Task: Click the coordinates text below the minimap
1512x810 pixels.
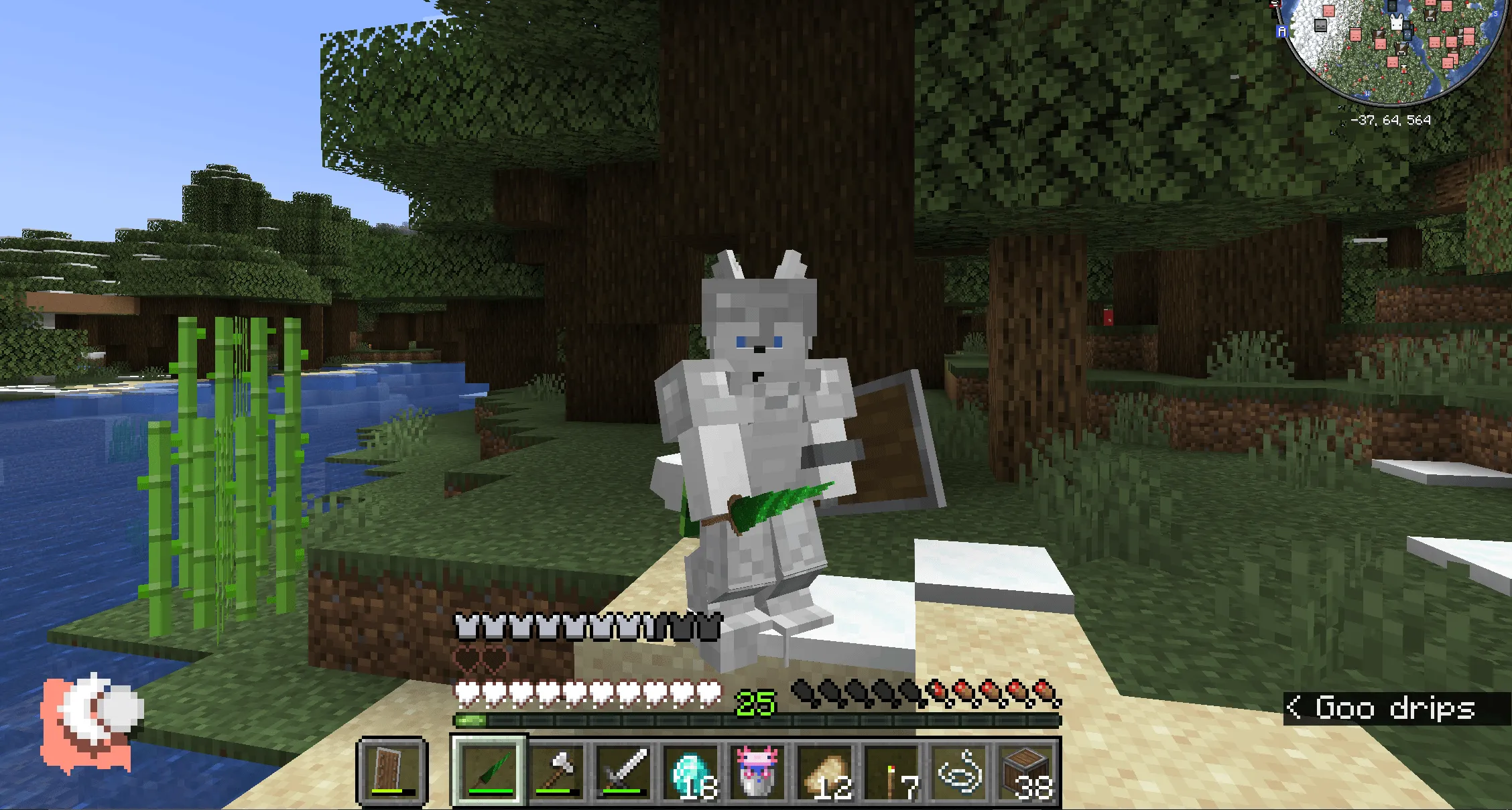Action: click(1391, 121)
